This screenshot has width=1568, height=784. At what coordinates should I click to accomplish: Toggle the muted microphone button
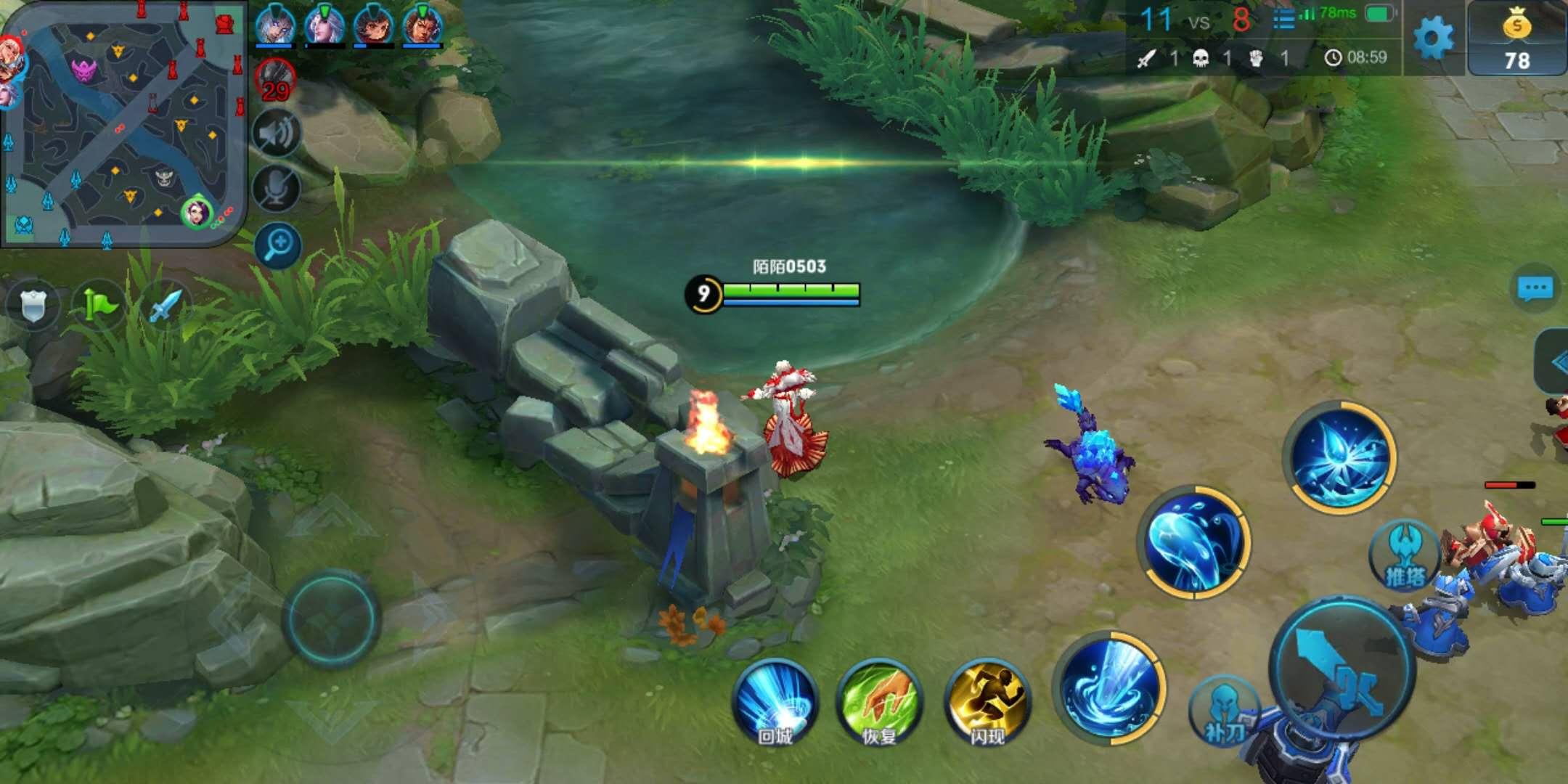[277, 189]
